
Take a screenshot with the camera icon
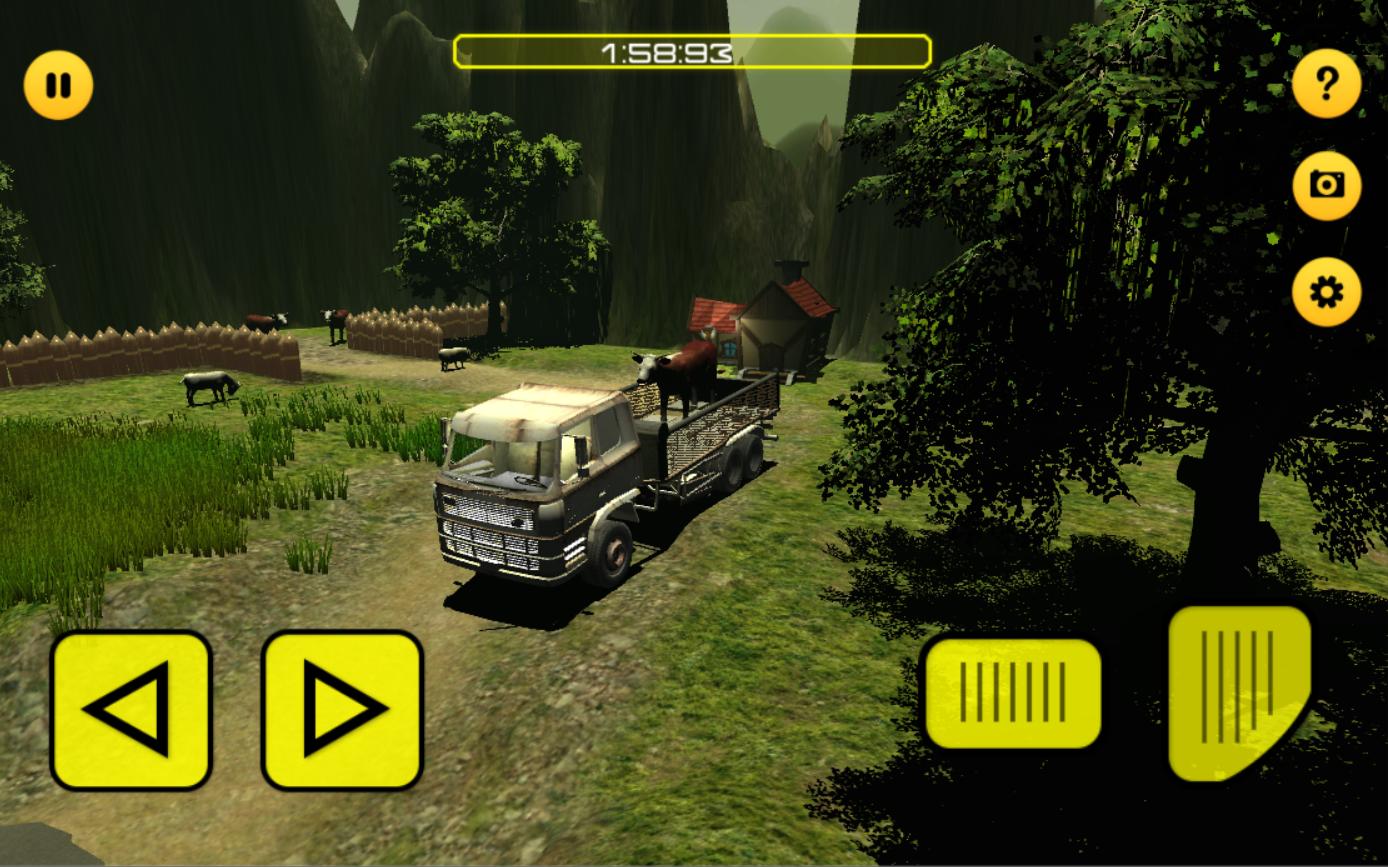click(1325, 185)
